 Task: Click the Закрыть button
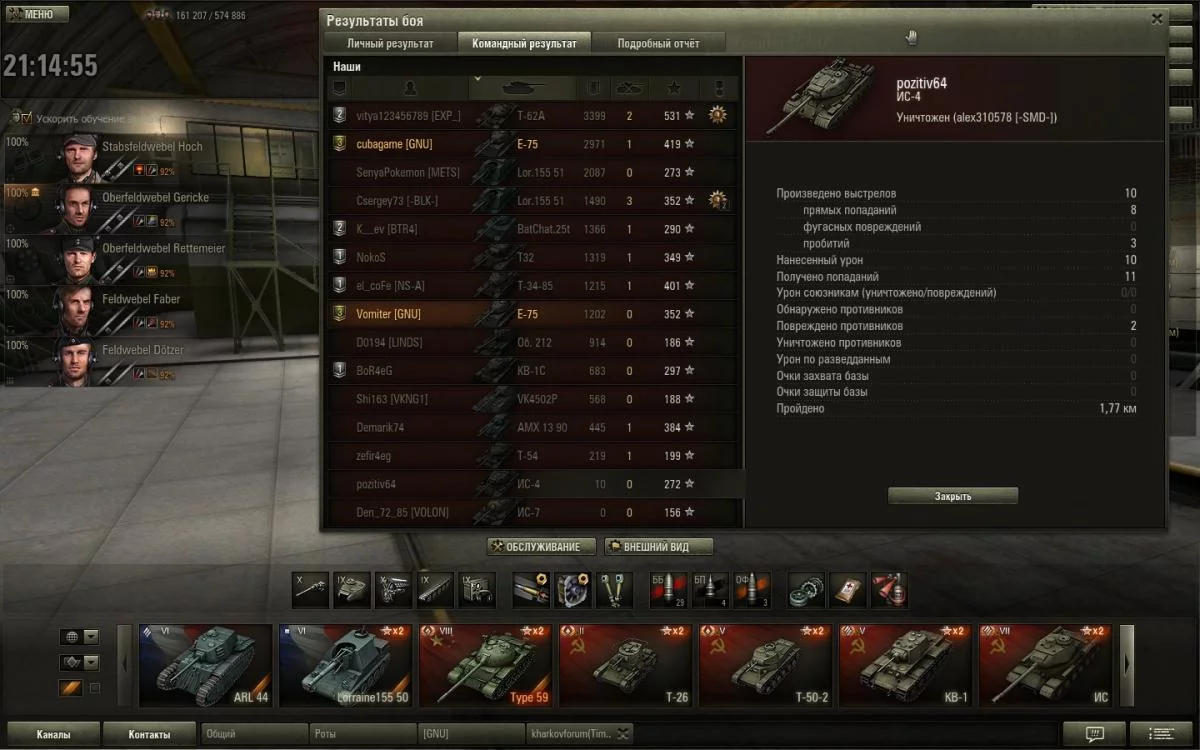(953, 496)
